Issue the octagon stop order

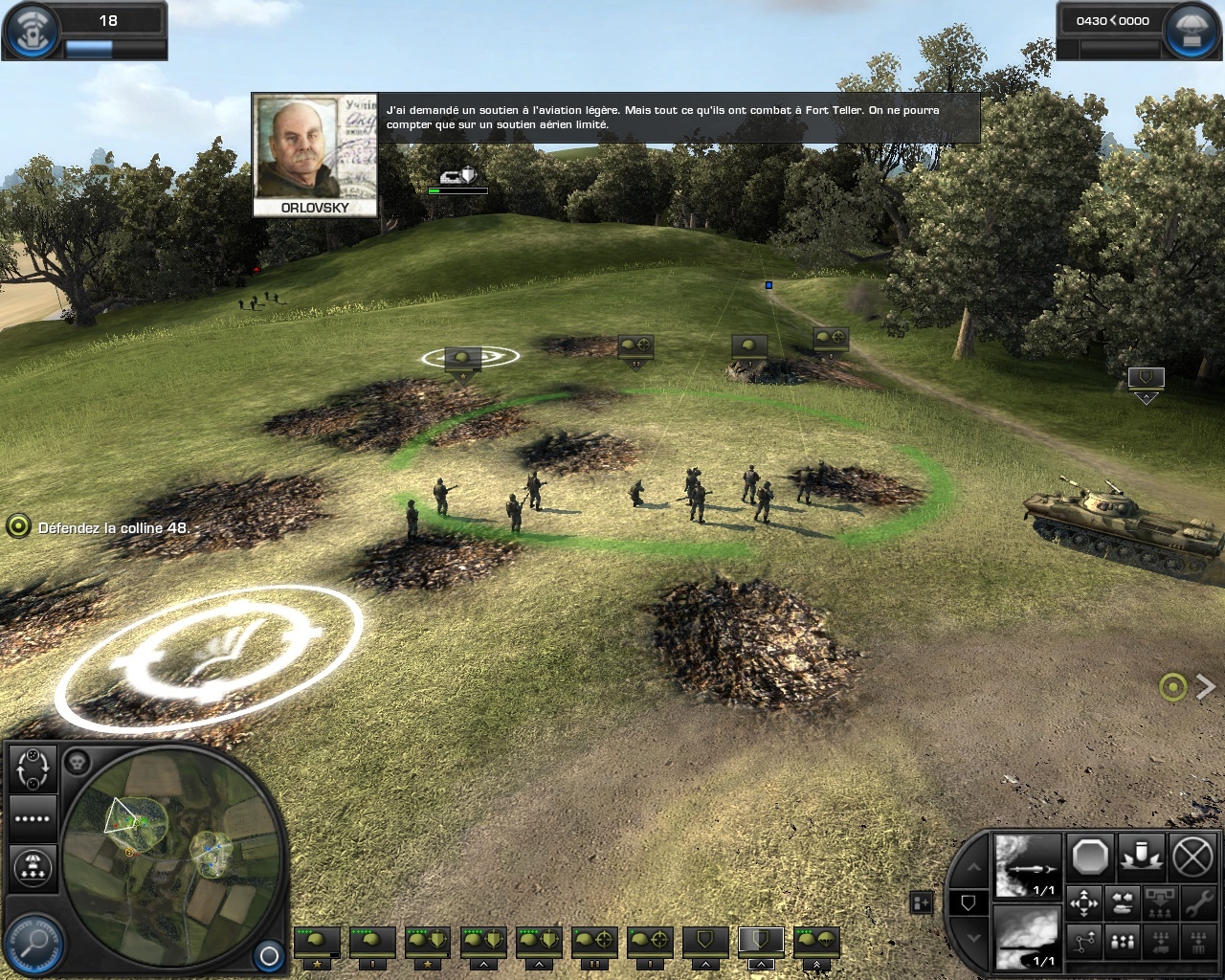pos(1090,857)
